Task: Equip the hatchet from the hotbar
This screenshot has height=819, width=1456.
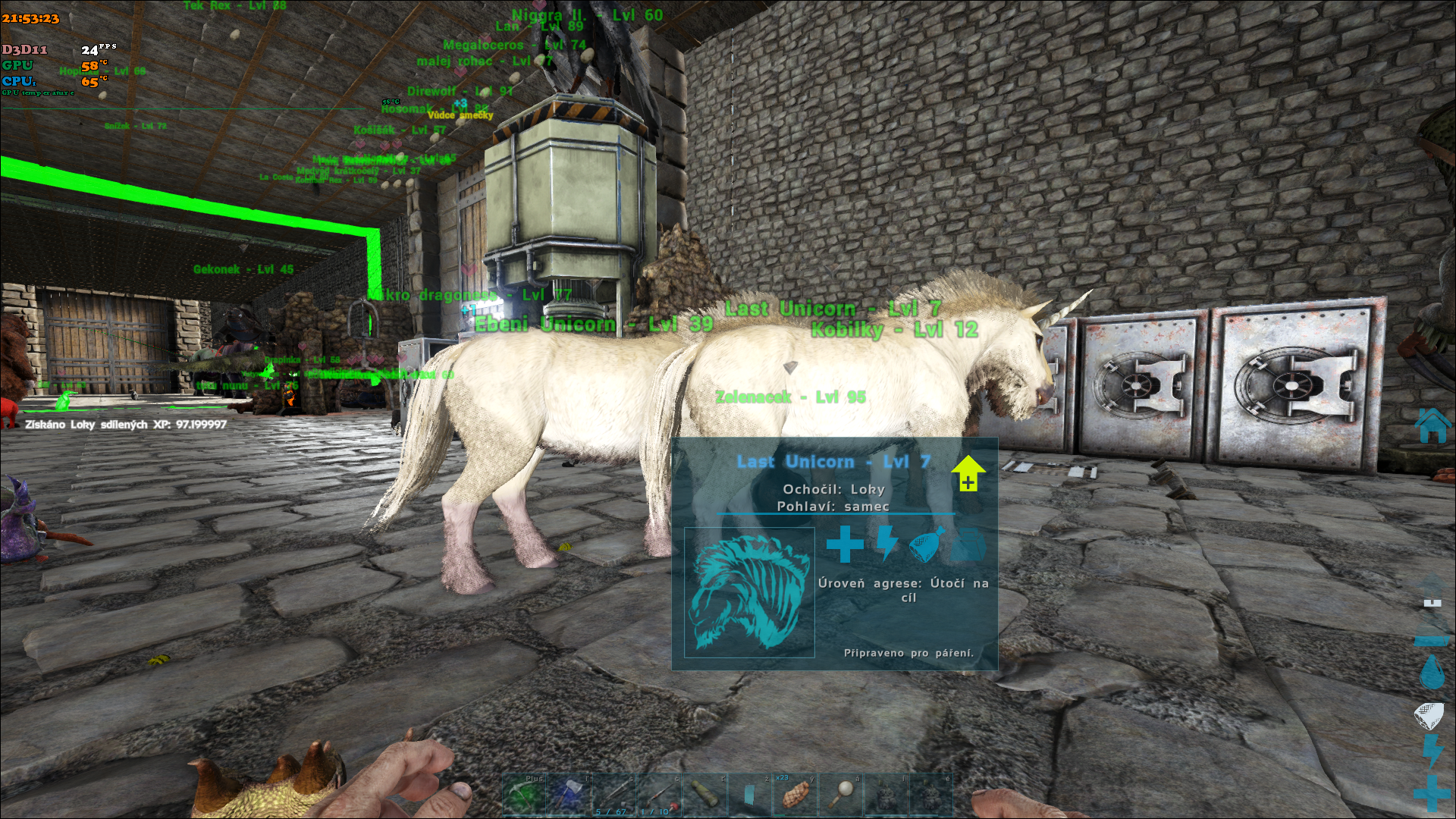Action: (x=569, y=795)
